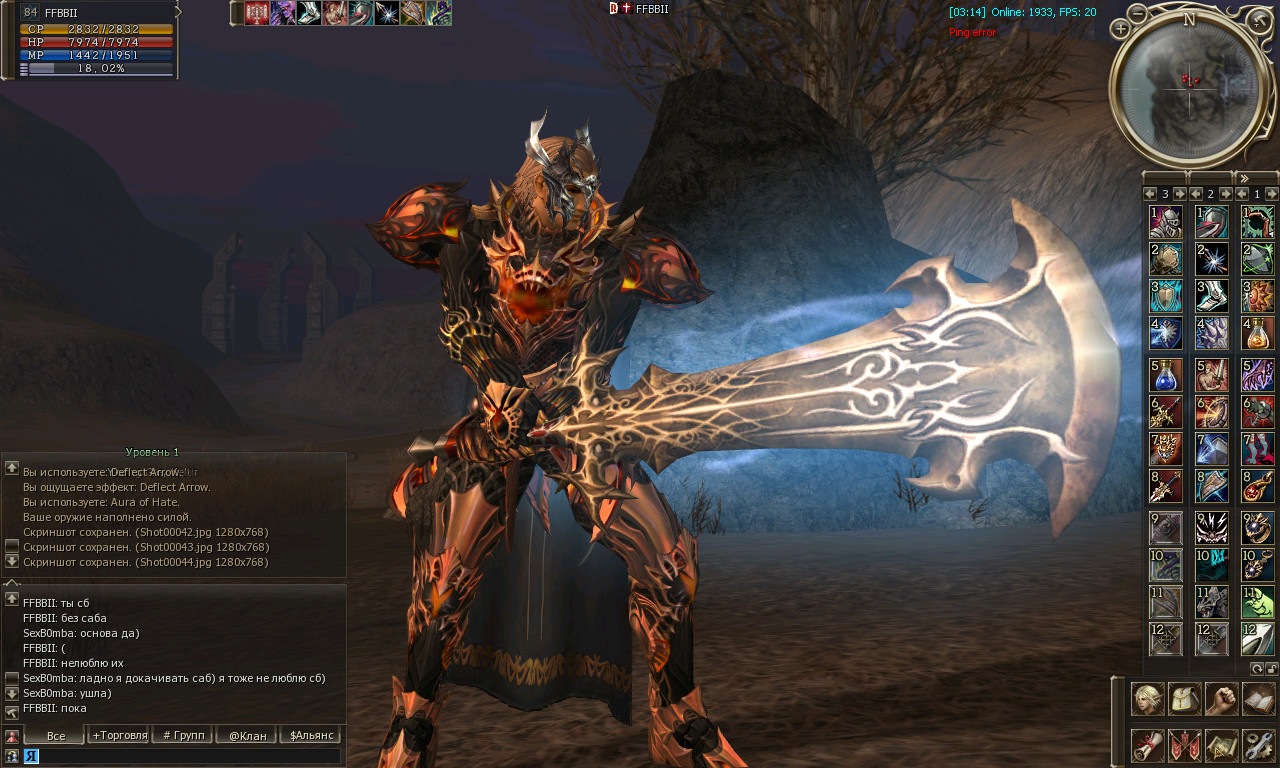Screen dimensions: 1280x768
Task: Zoom in the minimap with plus button
Action: point(1120,30)
